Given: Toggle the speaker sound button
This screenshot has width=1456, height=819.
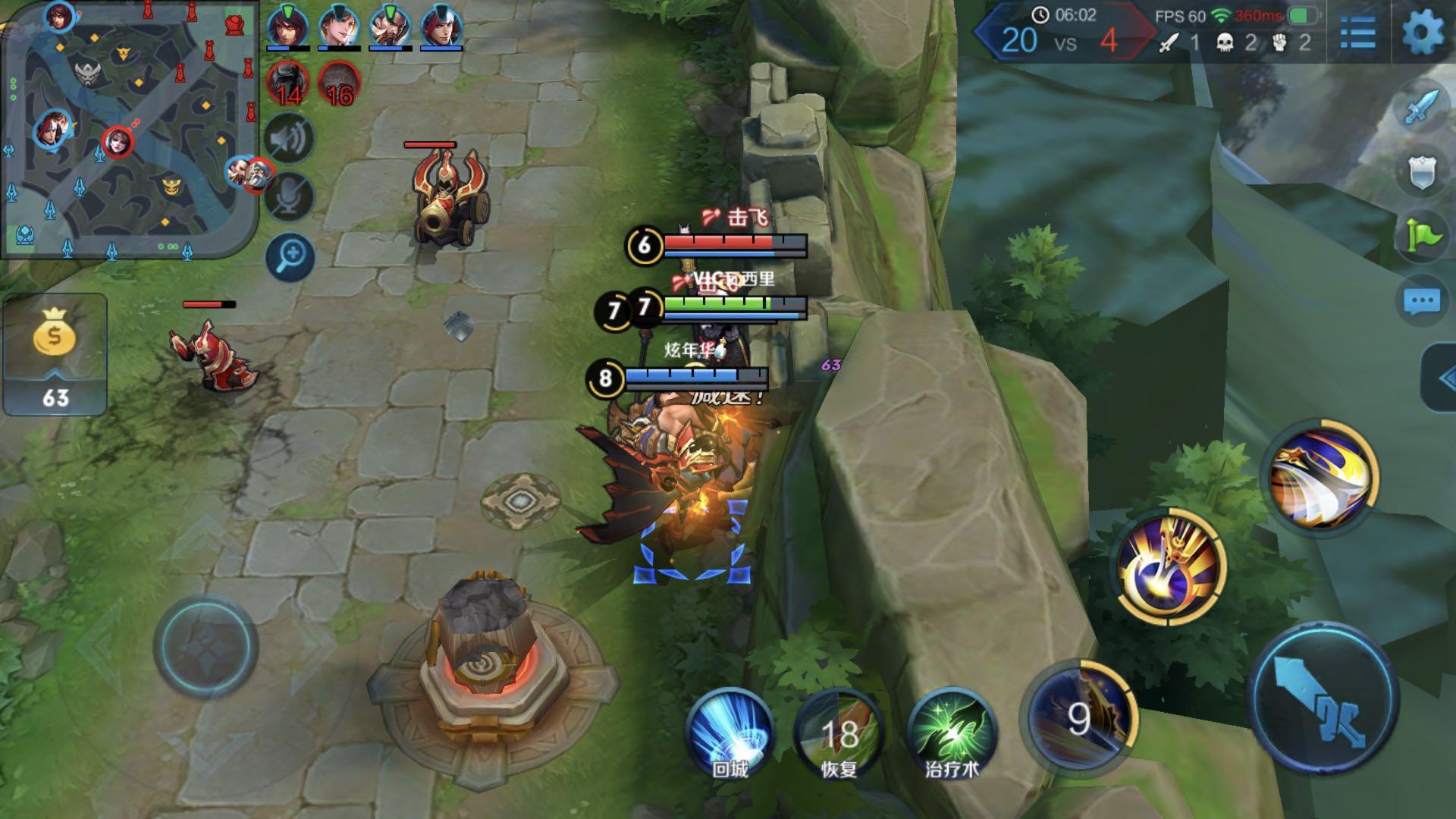Looking at the screenshot, I should (x=290, y=140).
